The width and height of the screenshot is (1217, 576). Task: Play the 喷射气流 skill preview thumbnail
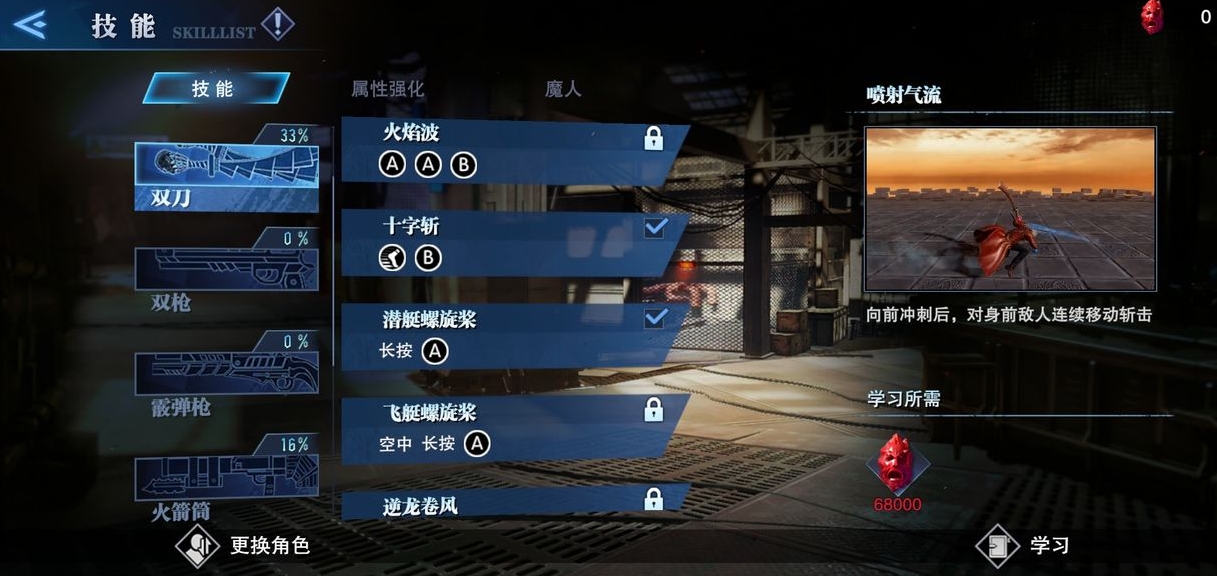[1010, 208]
